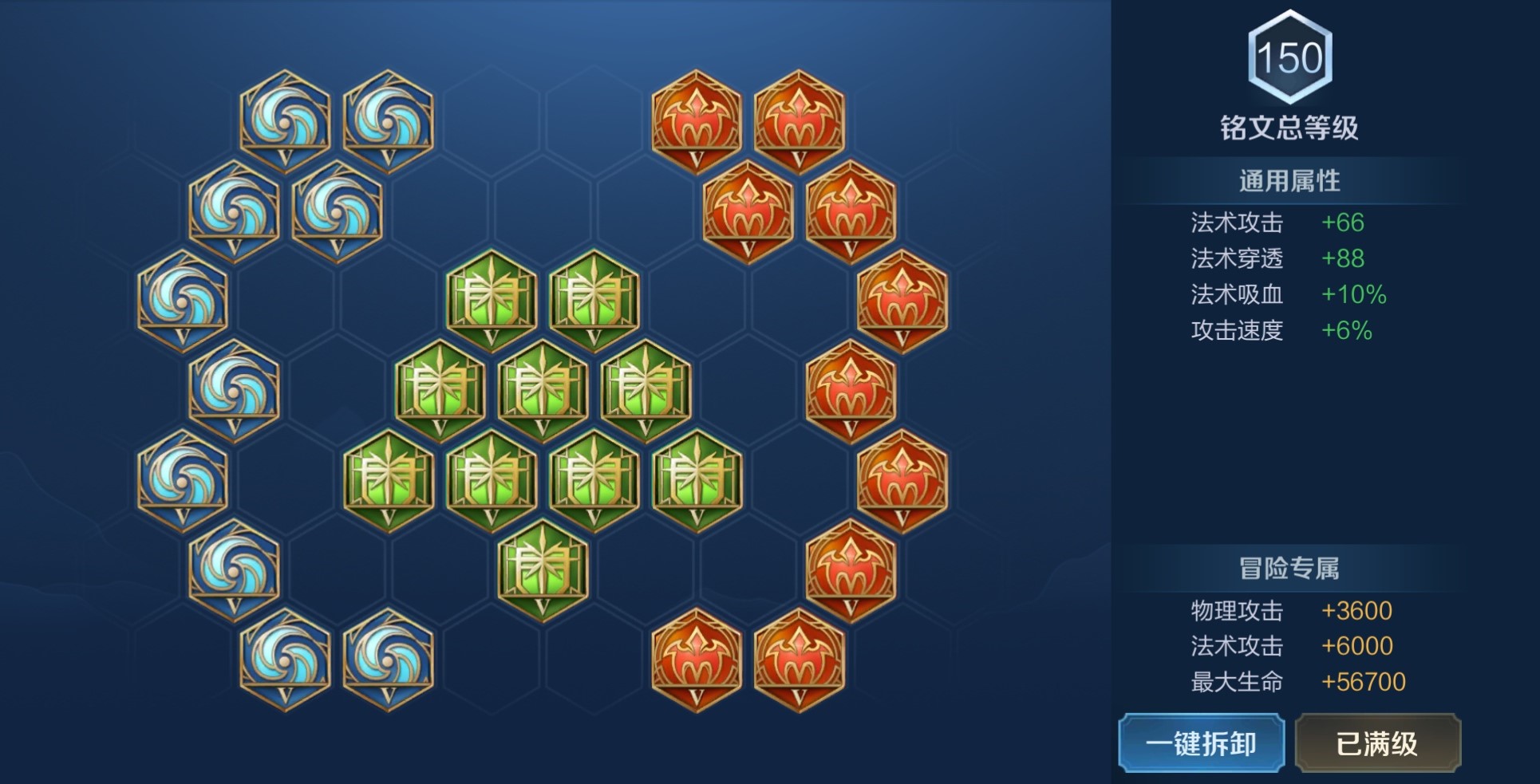Click the 一键拆卸 unequip-all button
This screenshot has height=784, width=1540.
1201,743
